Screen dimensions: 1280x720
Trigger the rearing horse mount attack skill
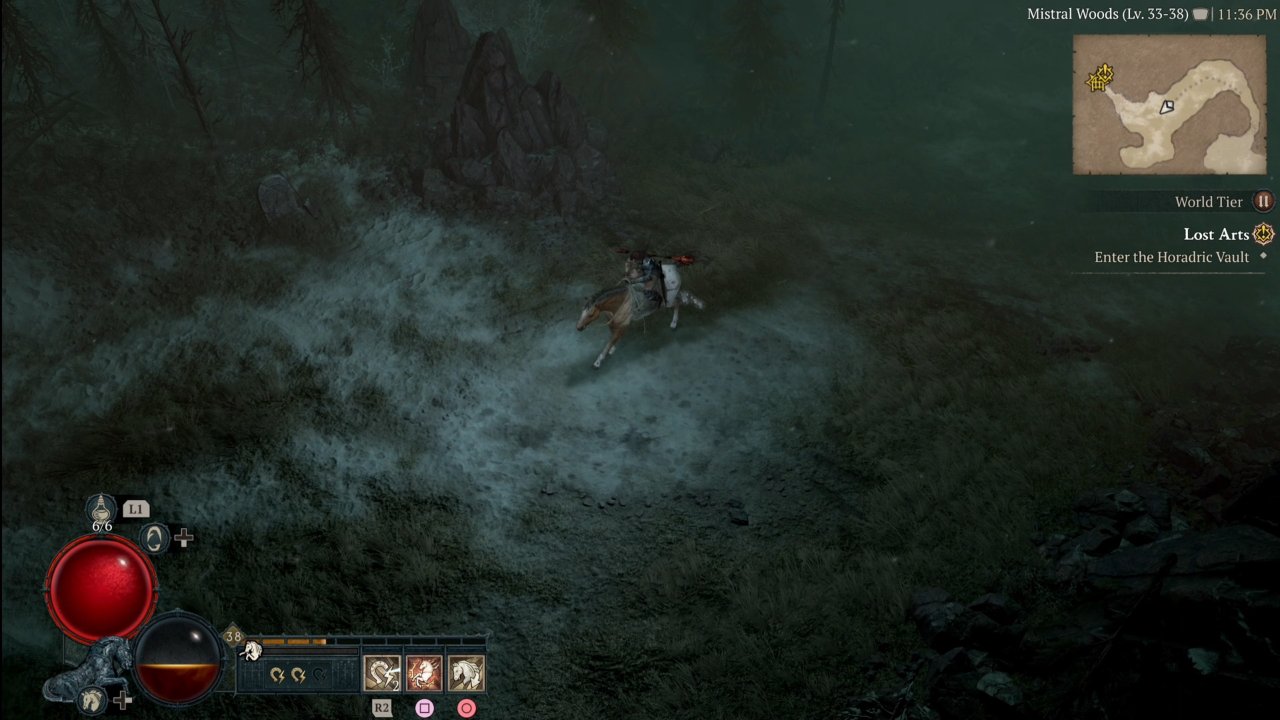tap(424, 673)
